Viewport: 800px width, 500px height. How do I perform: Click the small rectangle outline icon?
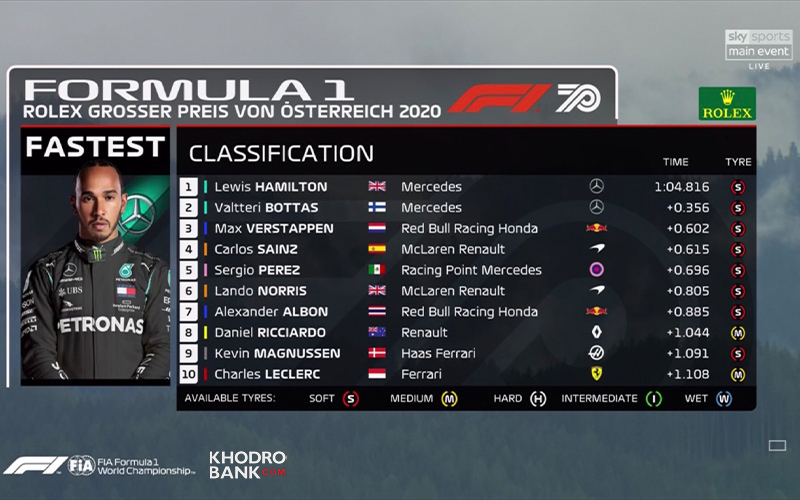point(777,445)
